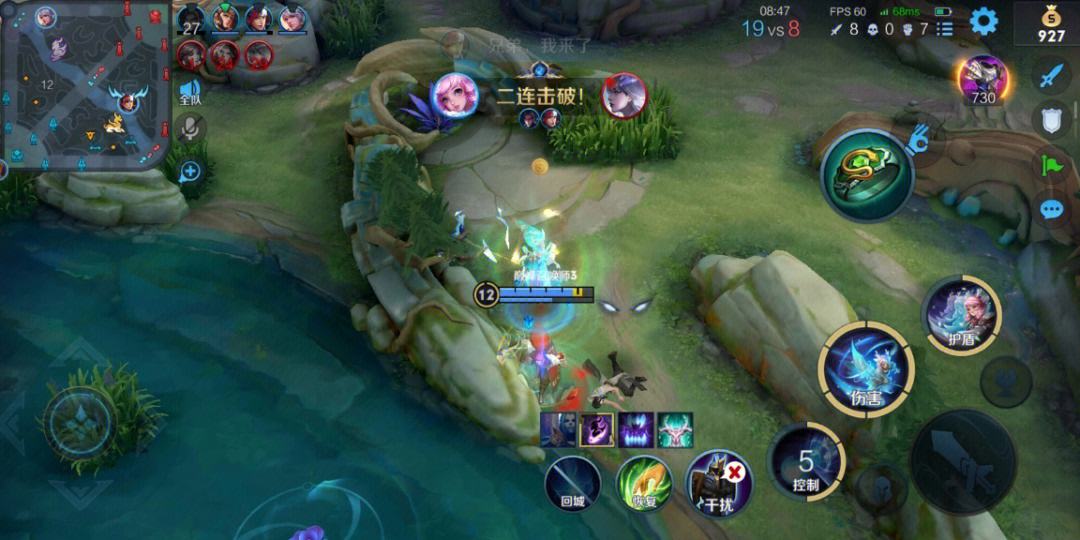Send the green flag gather signal
This screenshot has height=540, width=1080.
1051,165
